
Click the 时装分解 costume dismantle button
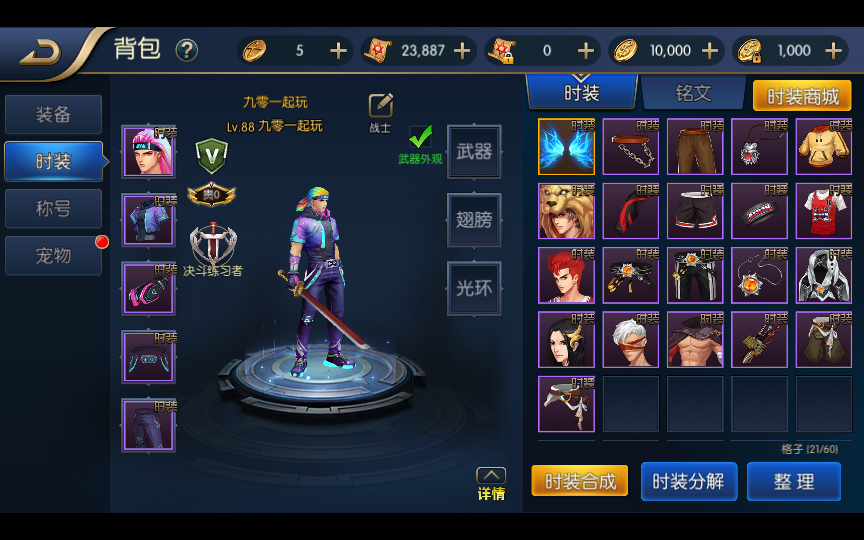pyautogui.click(x=688, y=481)
